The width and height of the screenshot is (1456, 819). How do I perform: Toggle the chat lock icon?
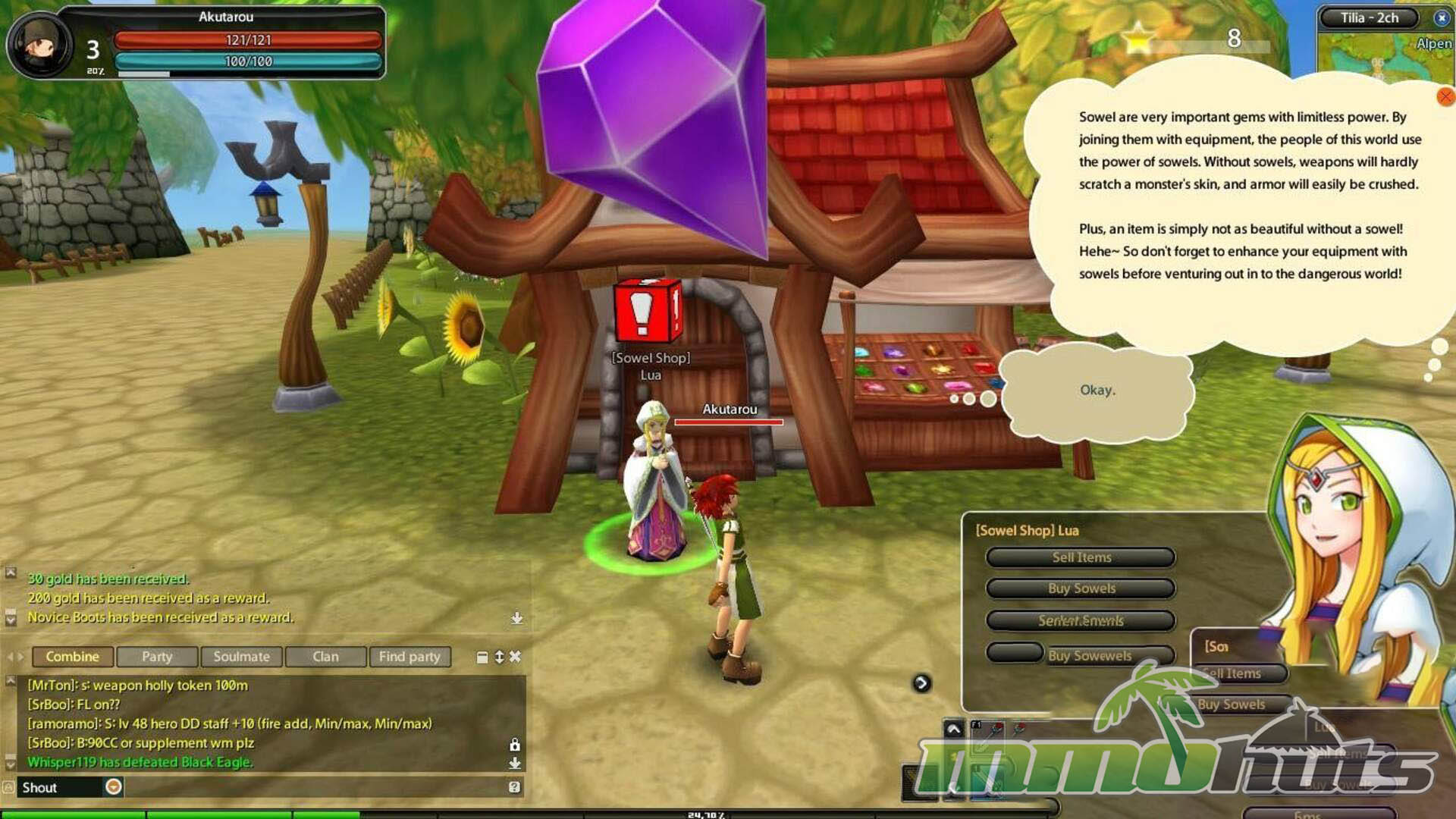tap(515, 745)
